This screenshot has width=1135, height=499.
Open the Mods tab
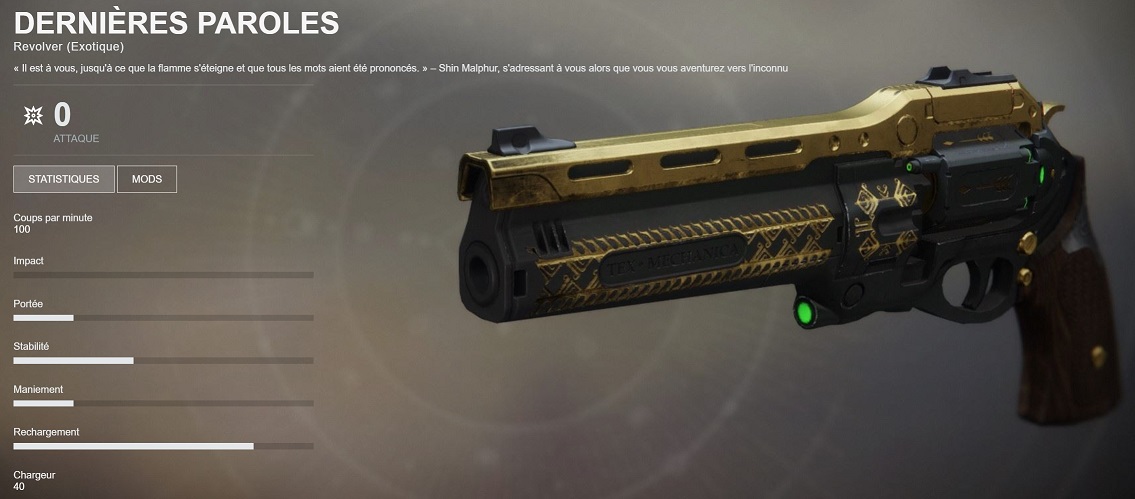coord(147,179)
